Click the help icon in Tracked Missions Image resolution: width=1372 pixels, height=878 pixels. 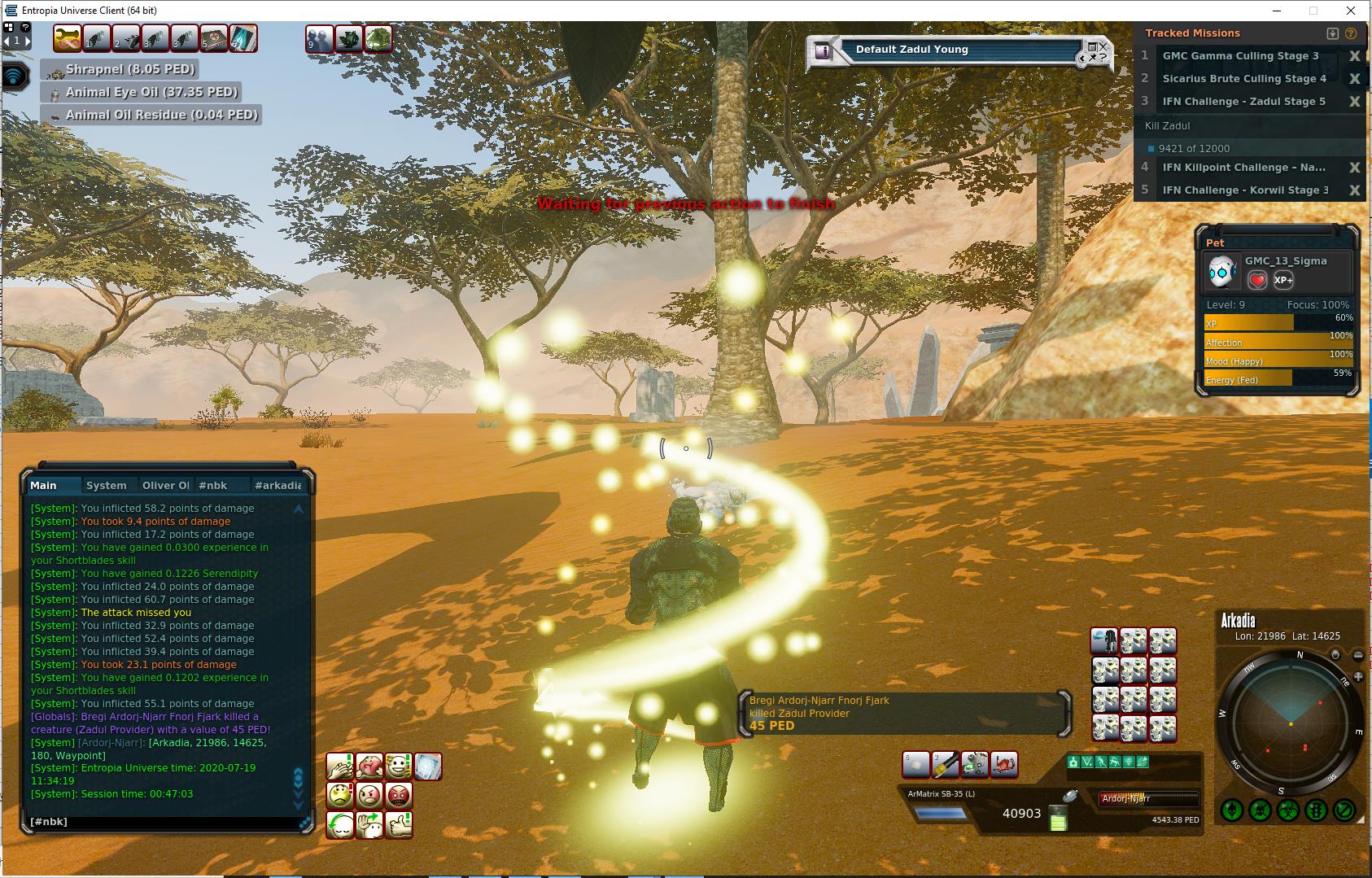1351,33
